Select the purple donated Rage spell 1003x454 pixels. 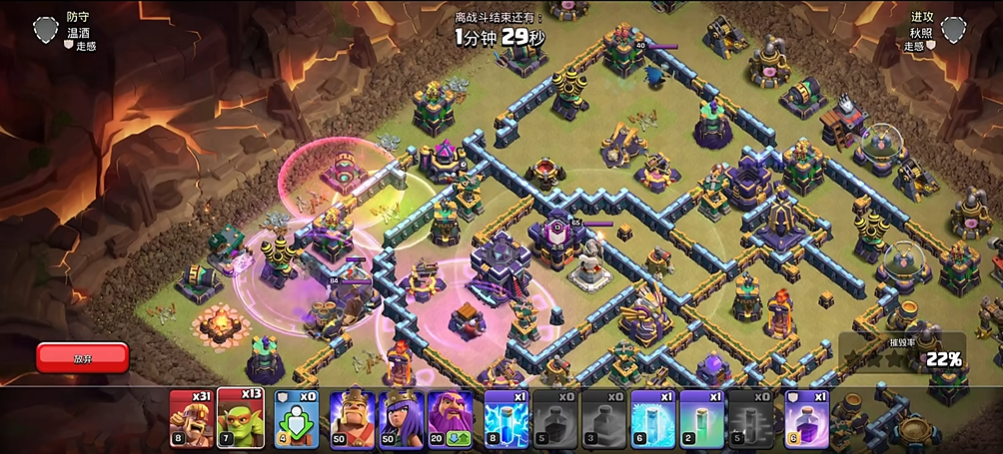[806, 417]
